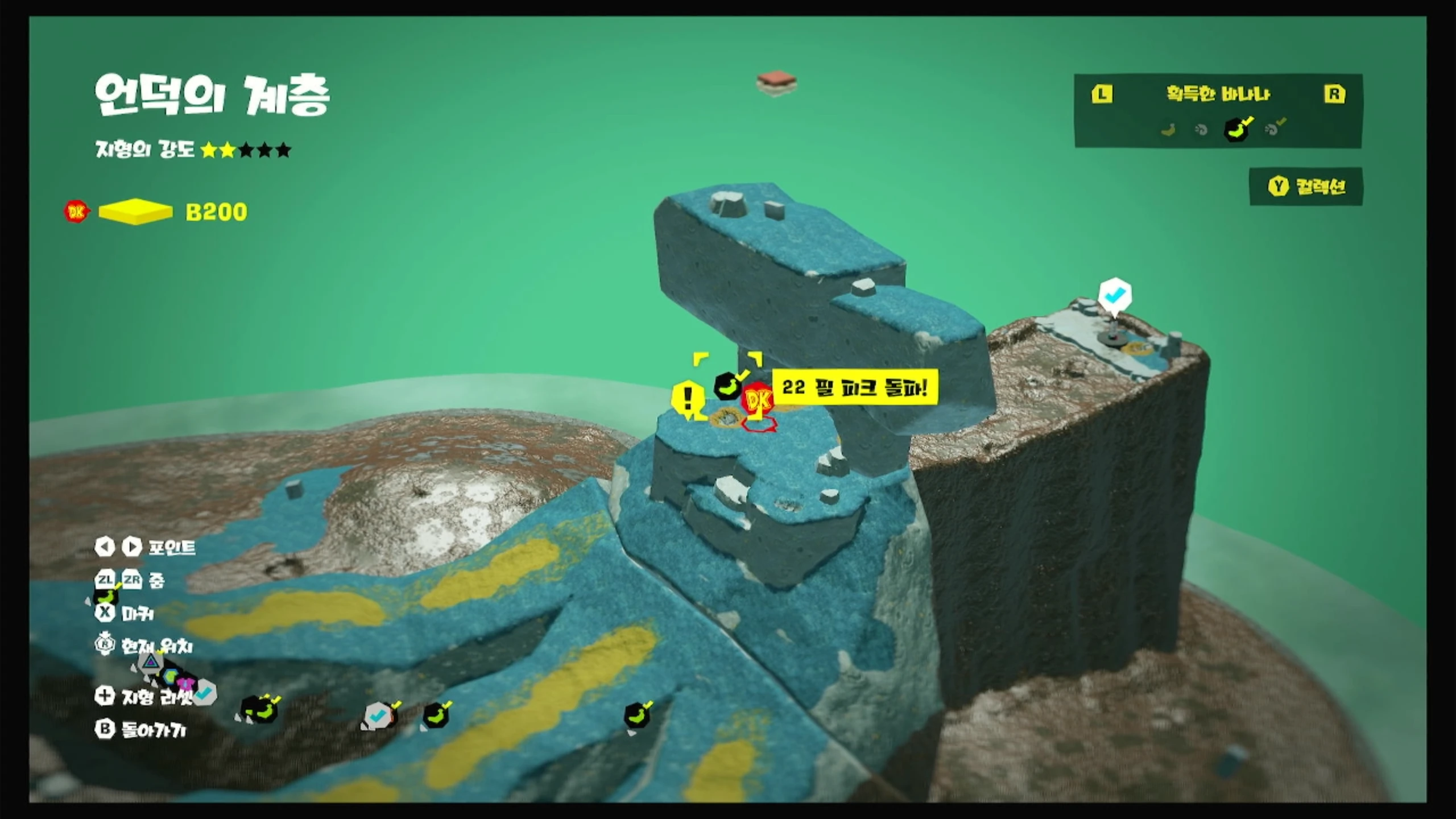Click the yellow exclamation mark map marker
1456x819 pixels.
click(x=687, y=397)
